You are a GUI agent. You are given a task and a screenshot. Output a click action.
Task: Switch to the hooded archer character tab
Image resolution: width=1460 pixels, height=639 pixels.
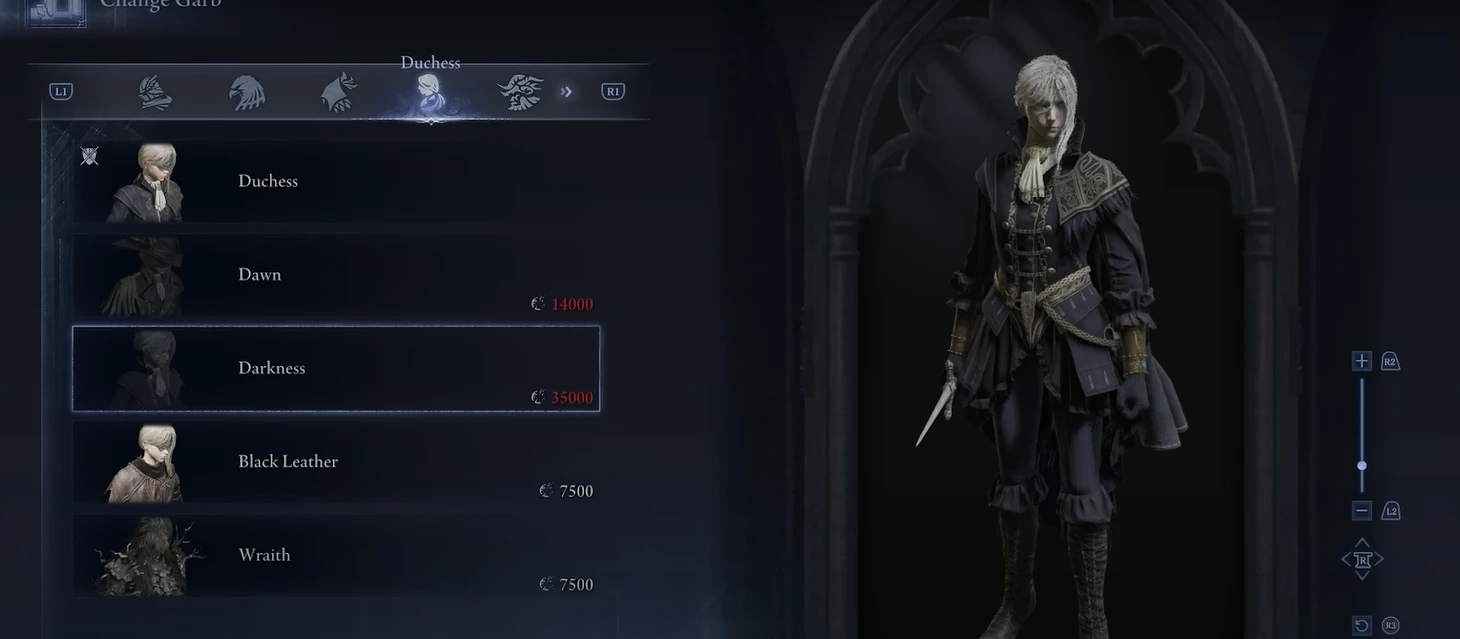(x=339, y=92)
